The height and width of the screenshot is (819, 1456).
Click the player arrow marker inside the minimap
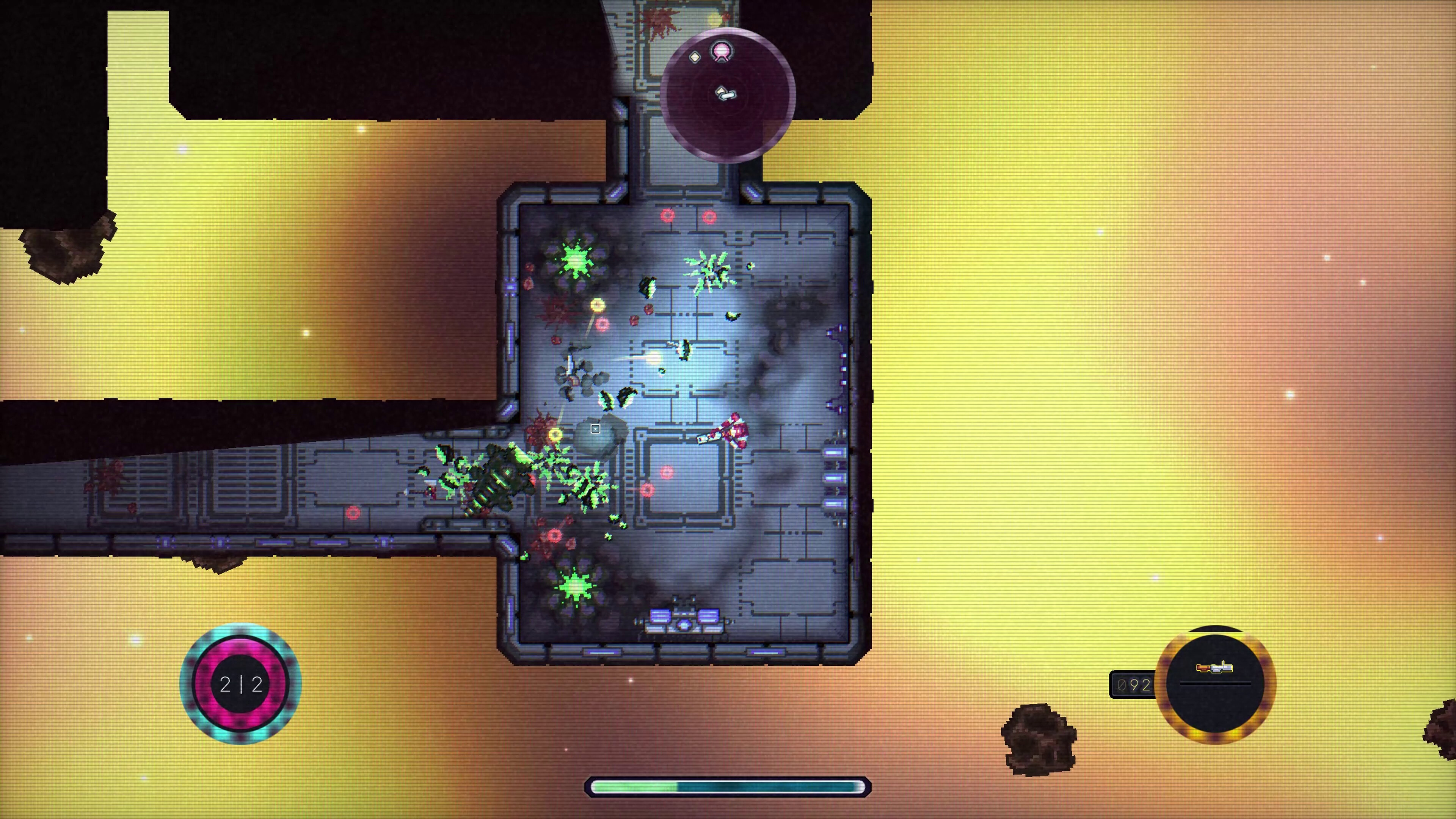coord(727,94)
